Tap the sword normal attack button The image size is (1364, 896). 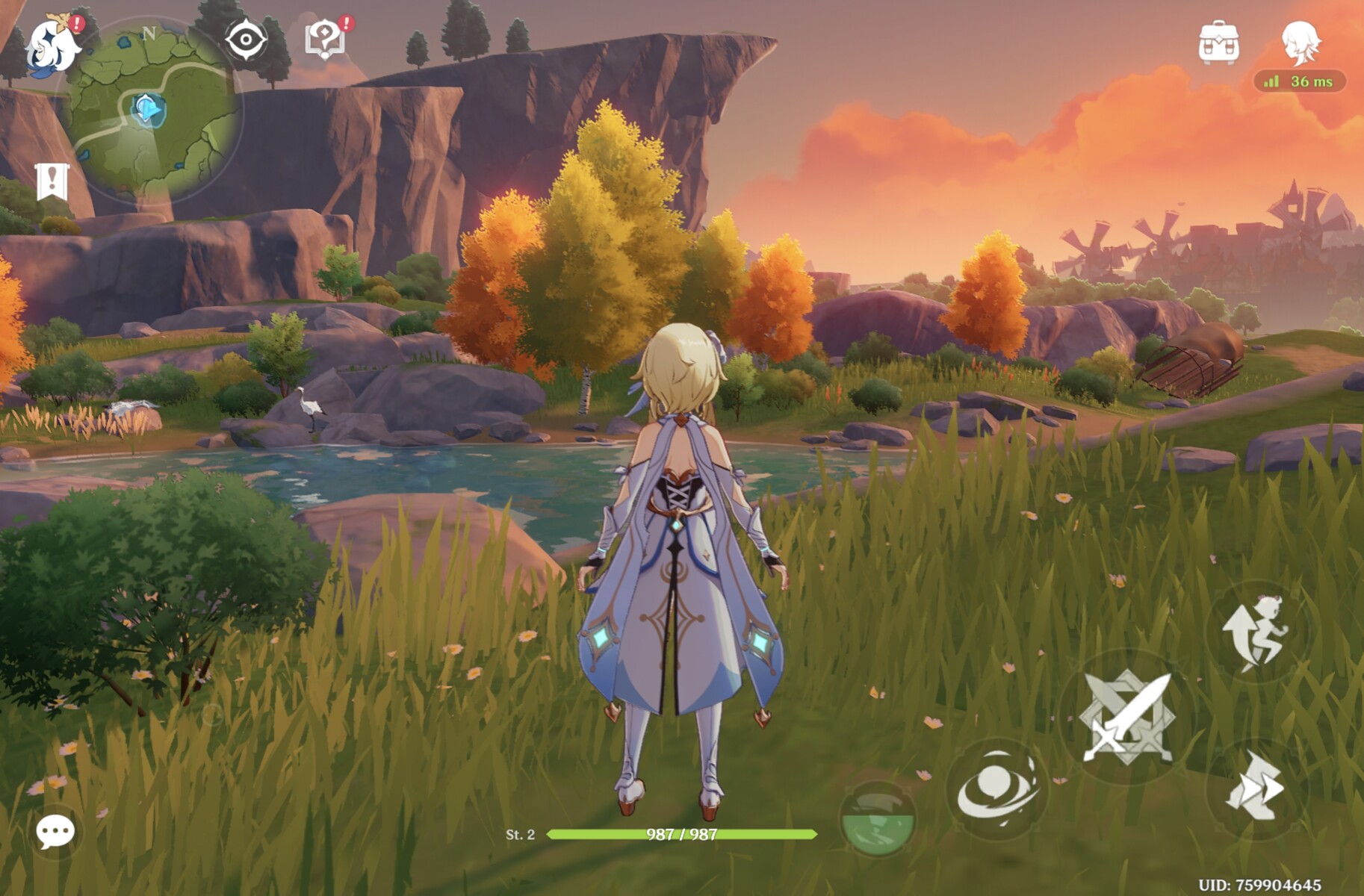(x=1126, y=718)
